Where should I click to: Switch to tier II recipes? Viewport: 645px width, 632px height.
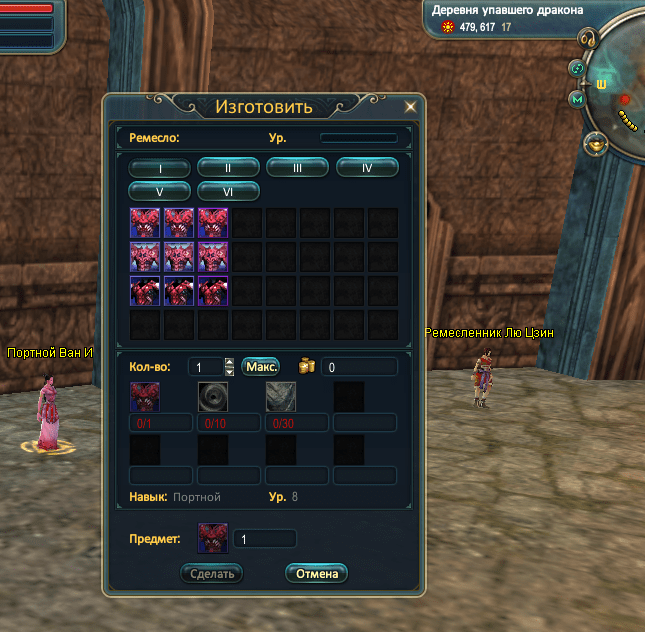228,168
